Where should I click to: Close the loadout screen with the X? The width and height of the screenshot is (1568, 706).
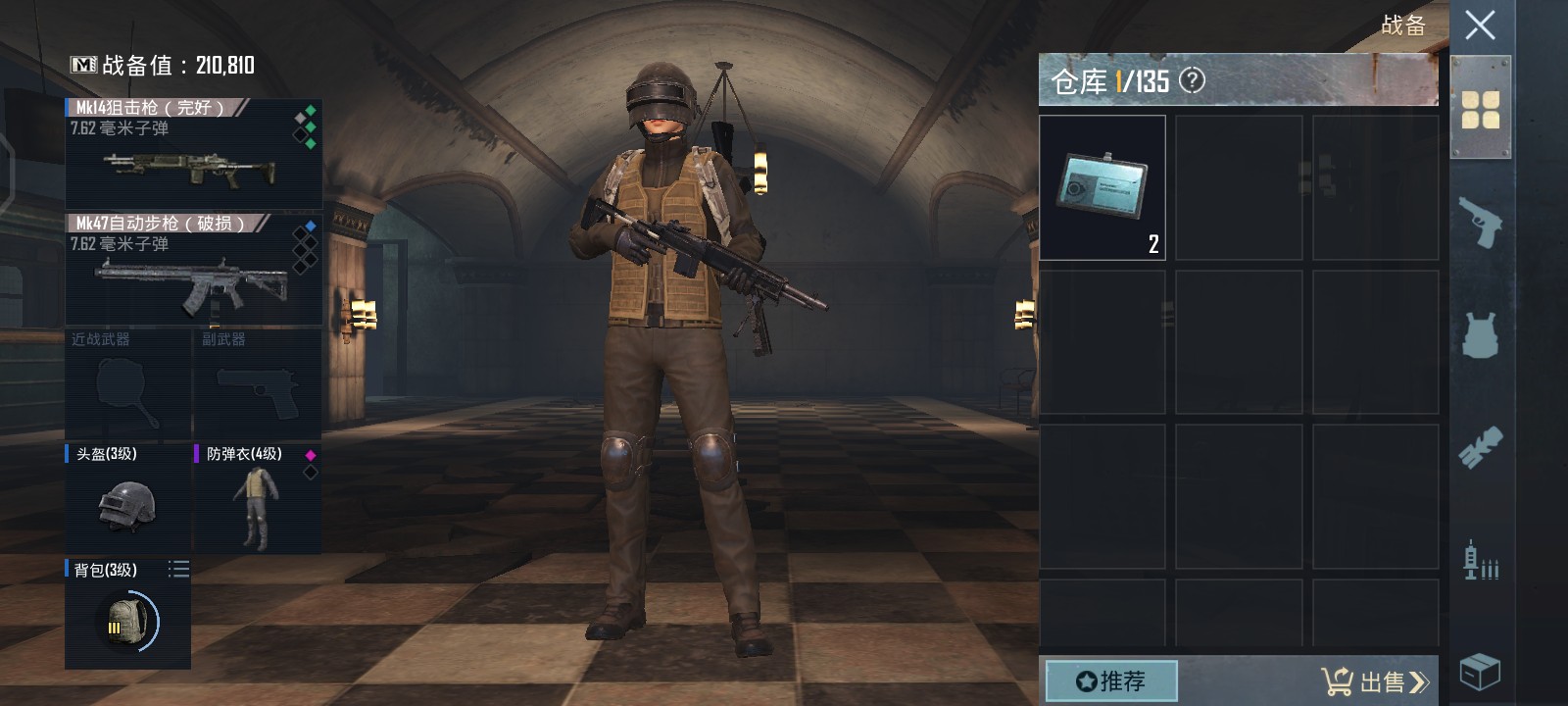(x=1480, y=25)
